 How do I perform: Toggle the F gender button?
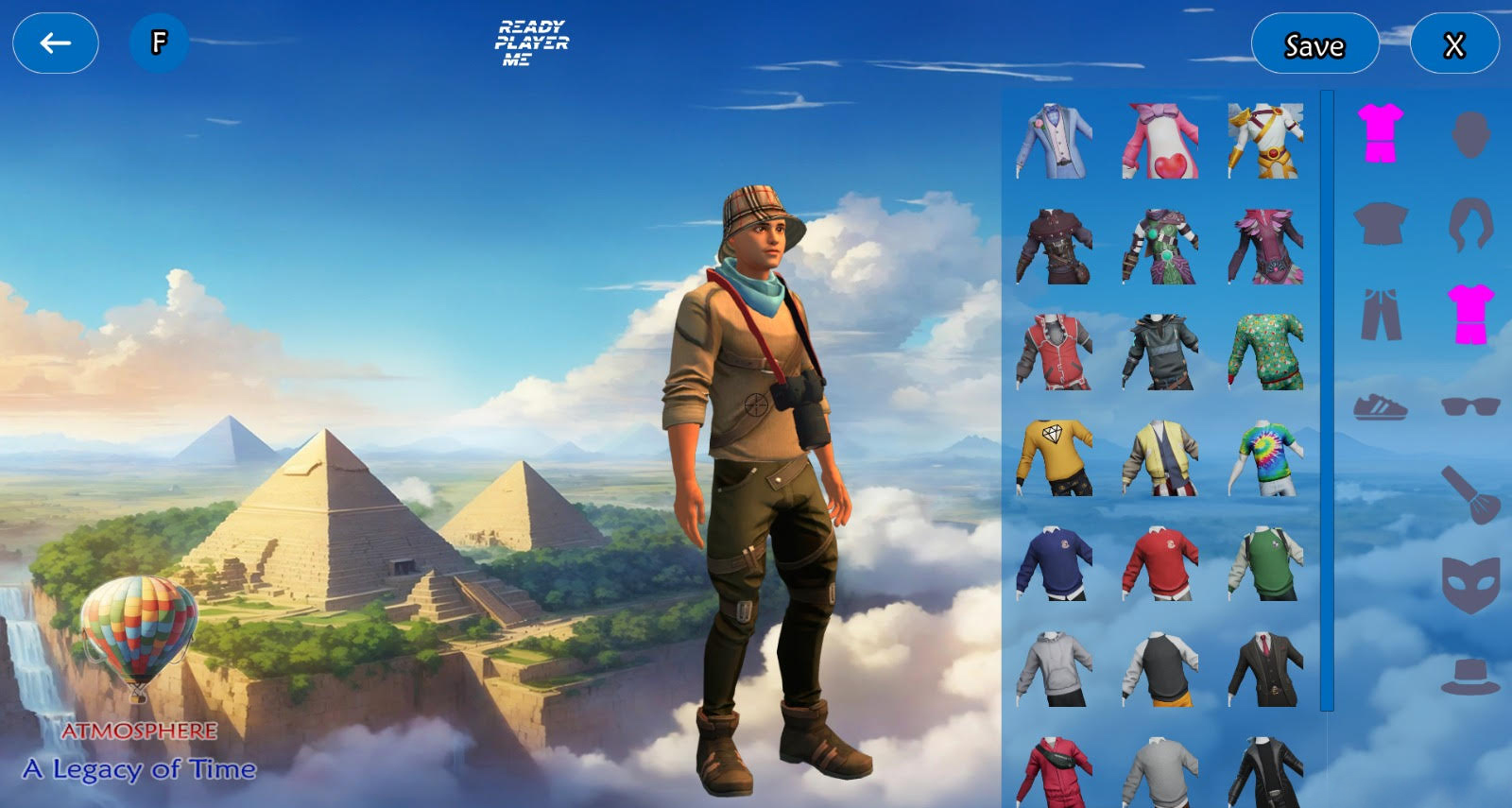coord(159,43)
